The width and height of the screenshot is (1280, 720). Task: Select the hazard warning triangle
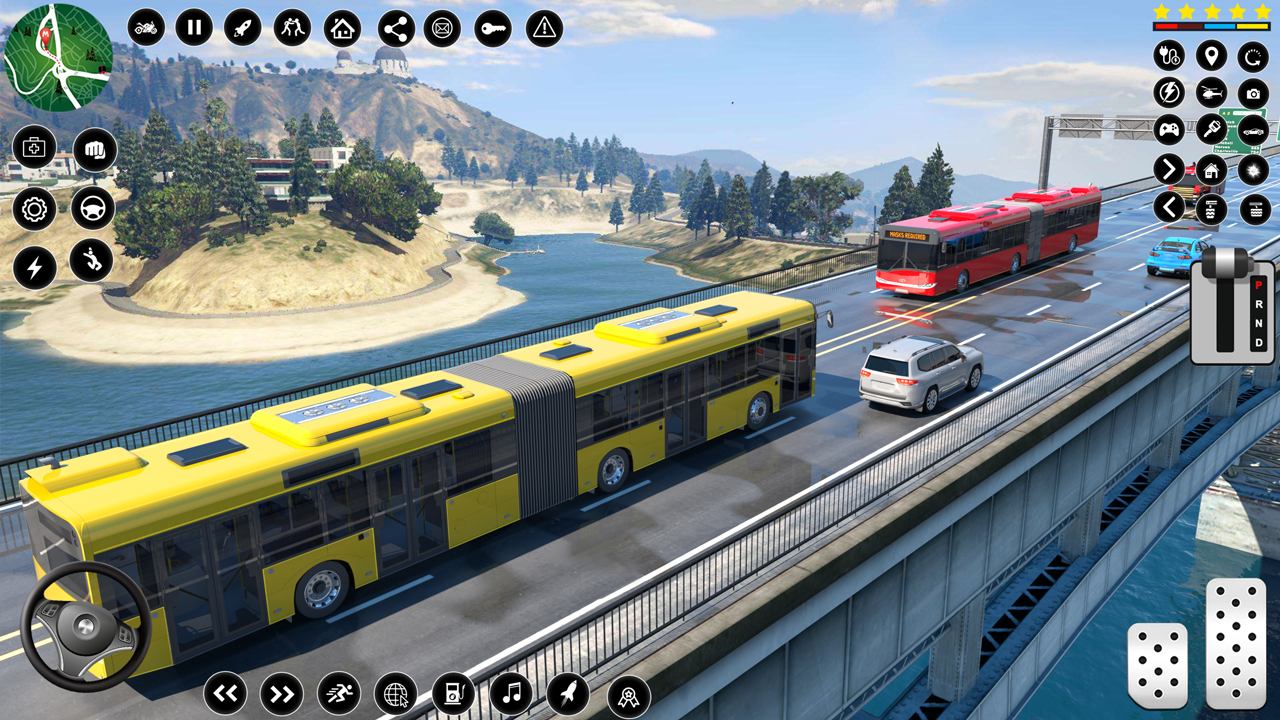(542, 29)
